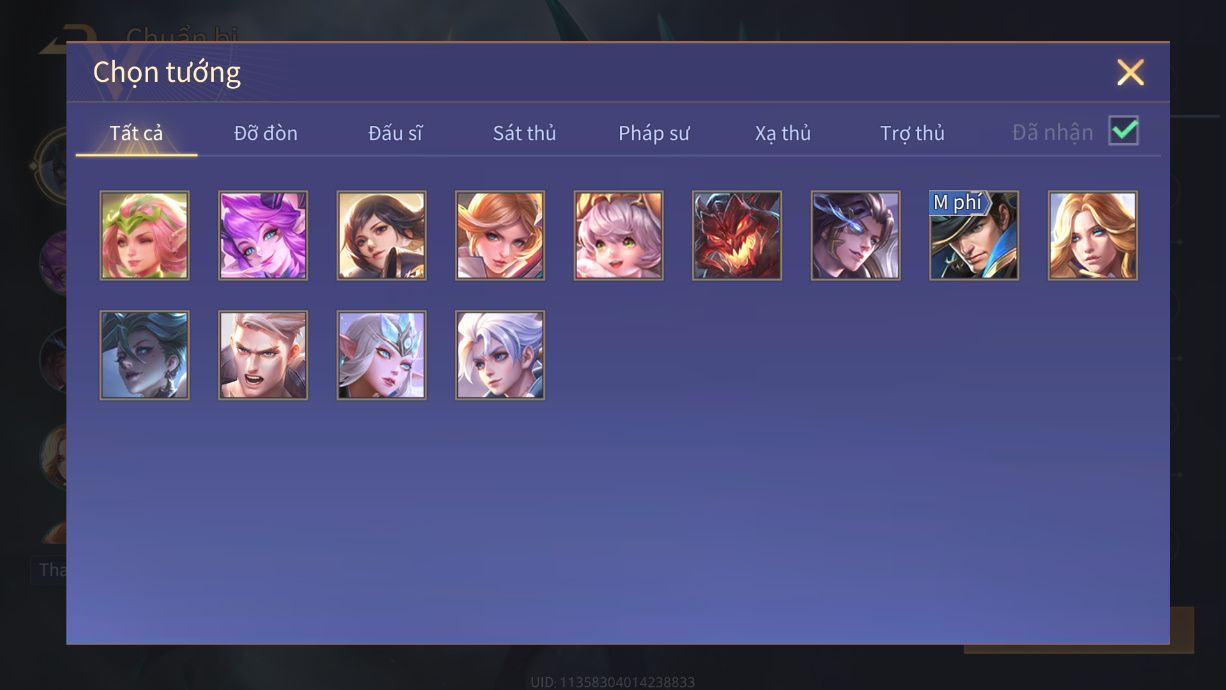View the Trợ thủ support tab
Image resolution: width=1226 pixels, height=690 pixels.
[912, 133]
